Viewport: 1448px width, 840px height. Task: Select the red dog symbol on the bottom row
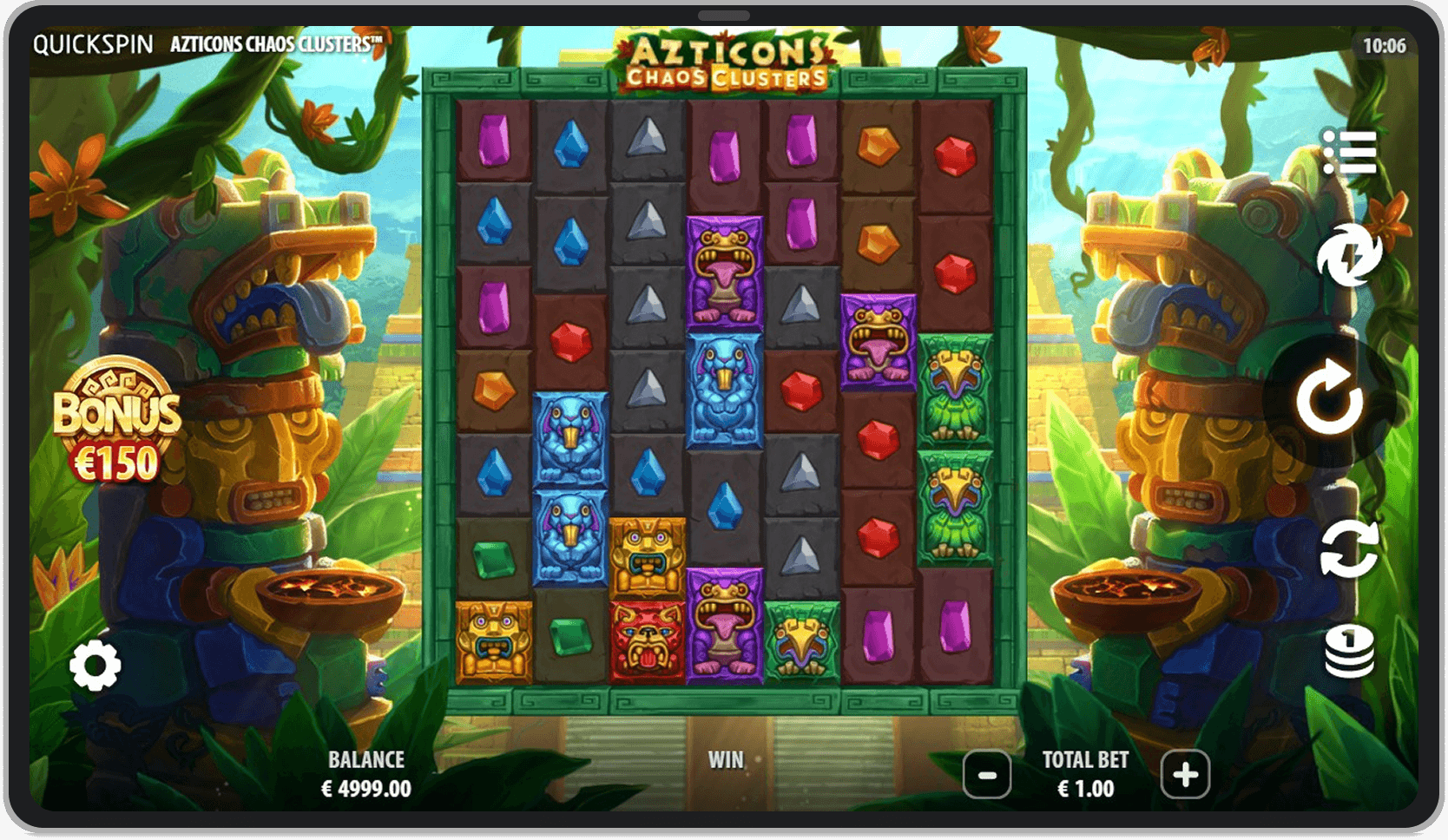pyautogui.click(x=644, y=640)
